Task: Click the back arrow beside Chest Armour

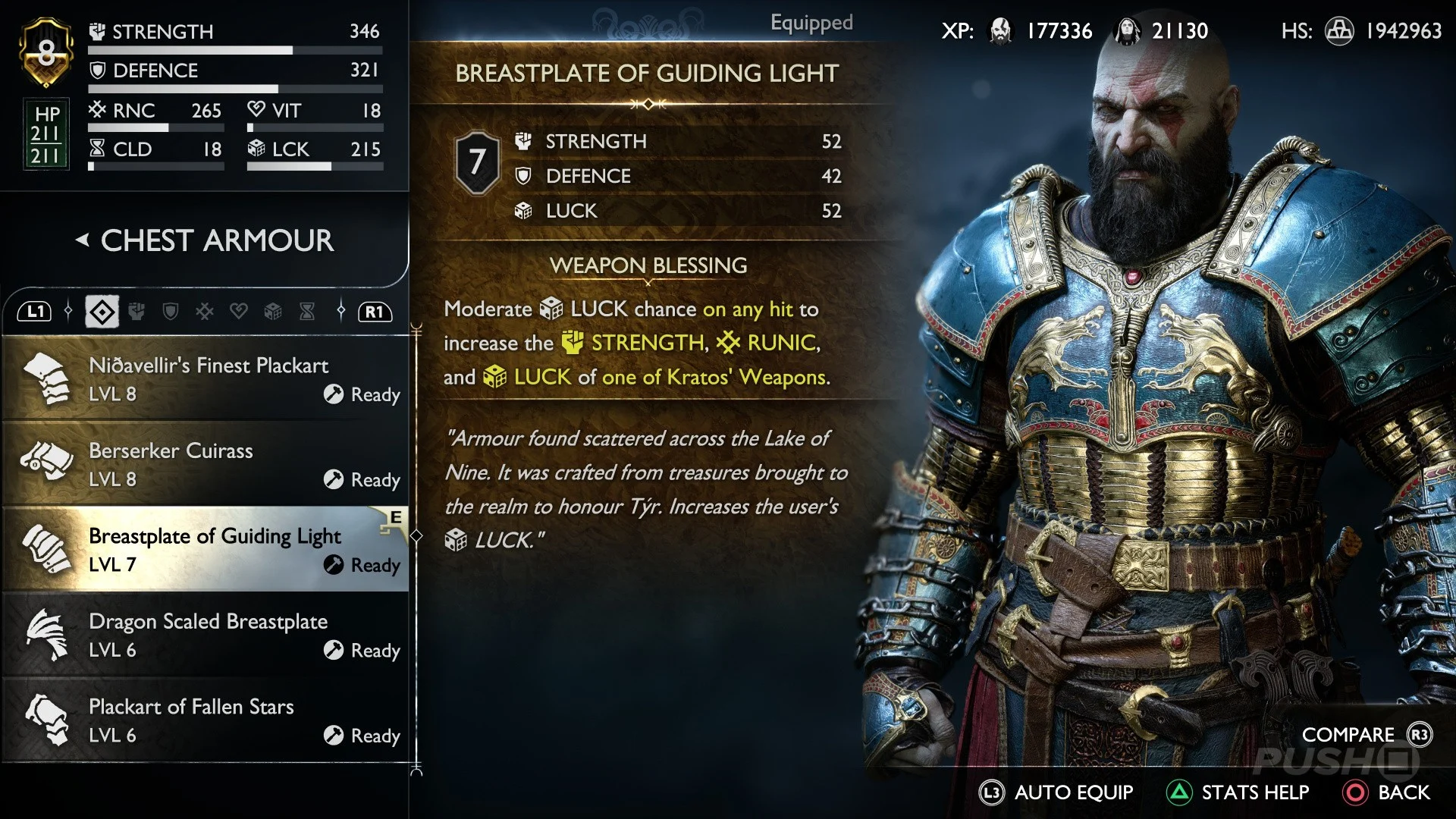Action: click(82, 240)
